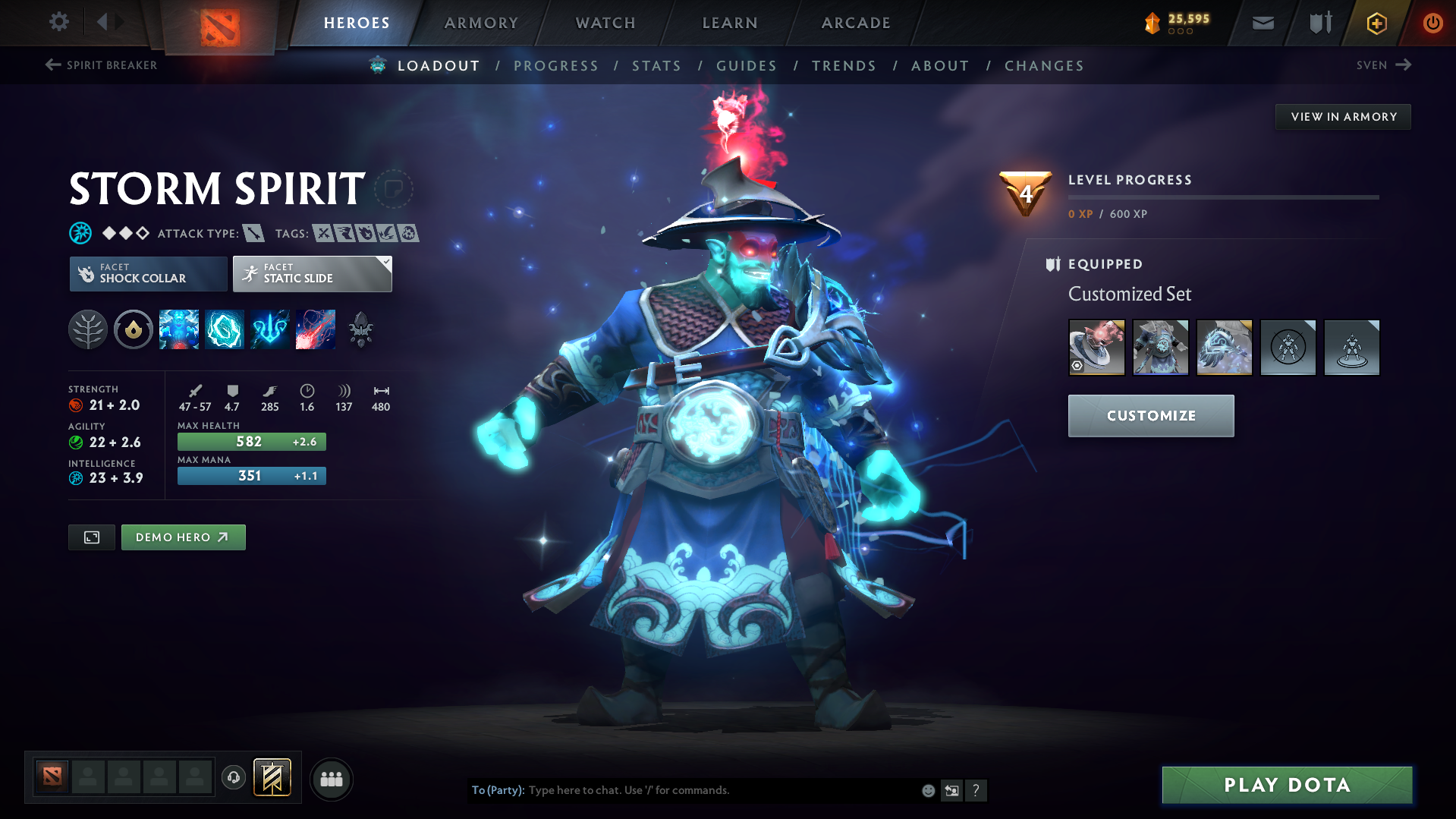Open the WATCH menu
The width and height of the screenshot is (1456, 819).
[x=605, y=22]
